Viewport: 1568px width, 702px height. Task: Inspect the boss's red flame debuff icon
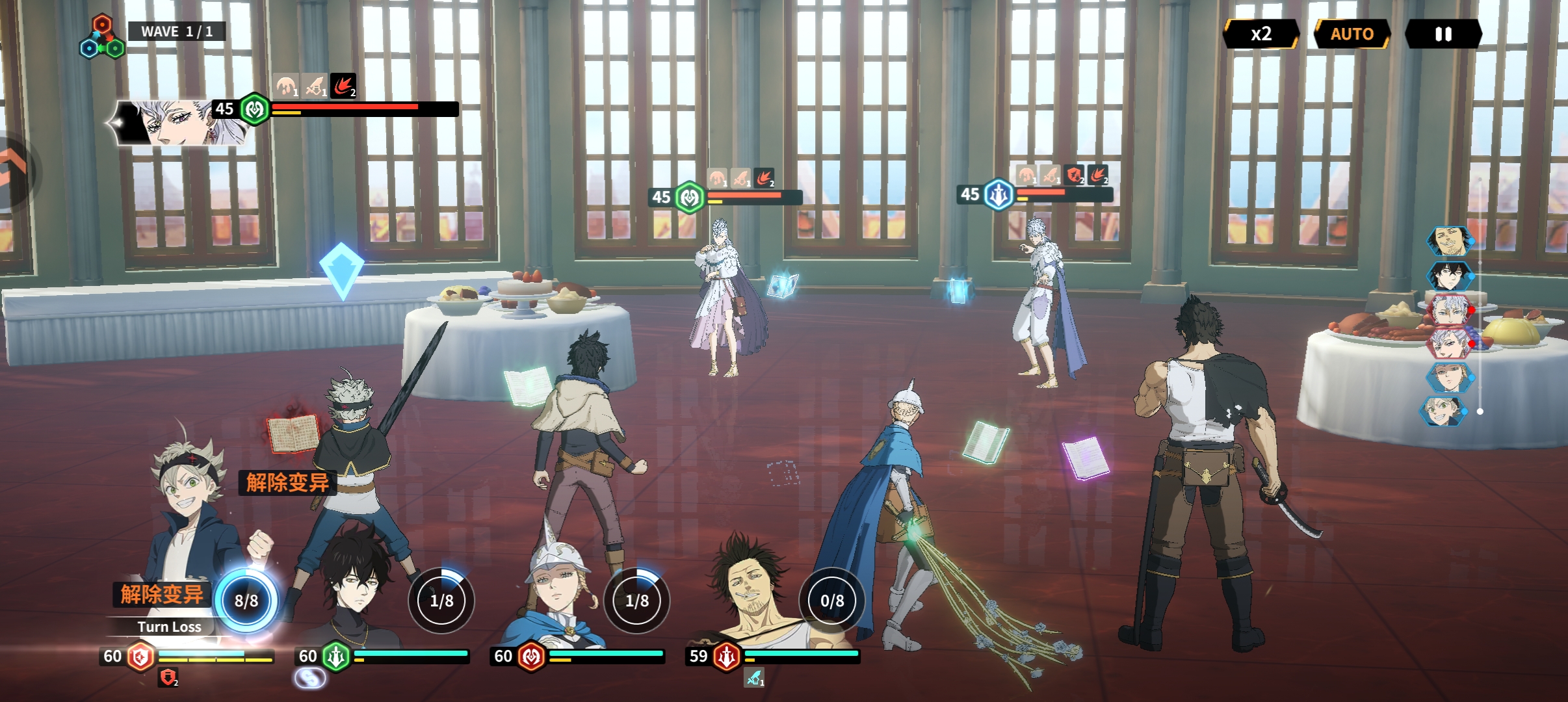coord(343,86)
